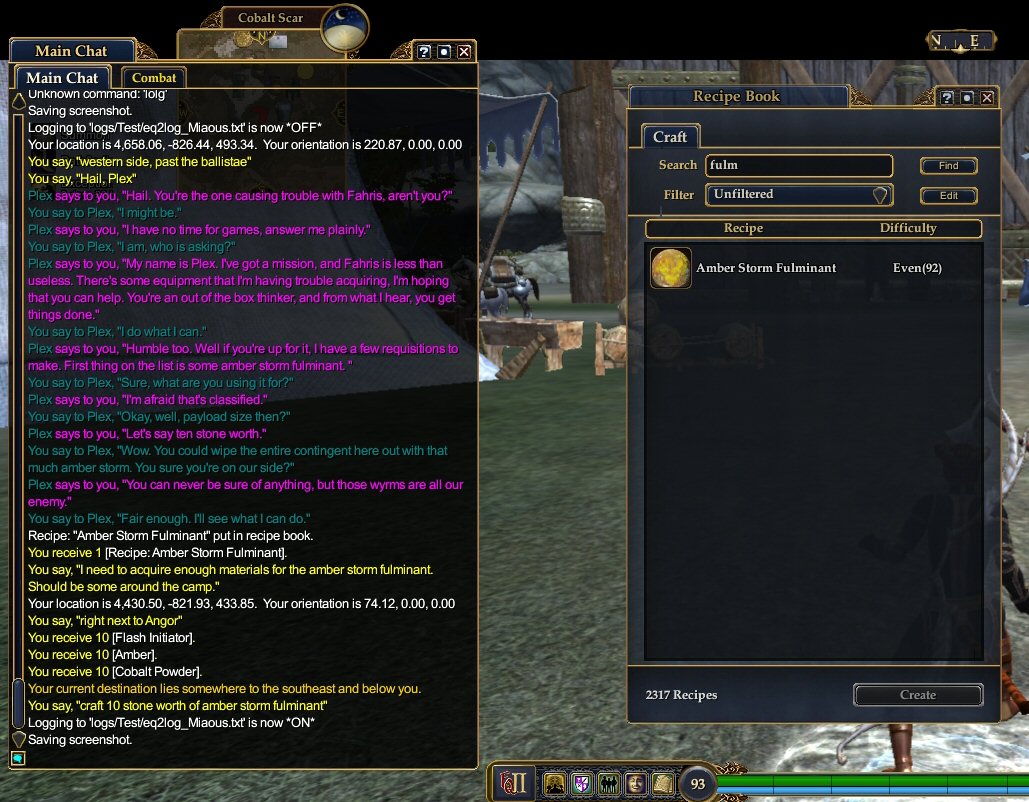Open the purple heraldry shield icon
Viewport: 1029px width, 802px height.
[580, 784]
